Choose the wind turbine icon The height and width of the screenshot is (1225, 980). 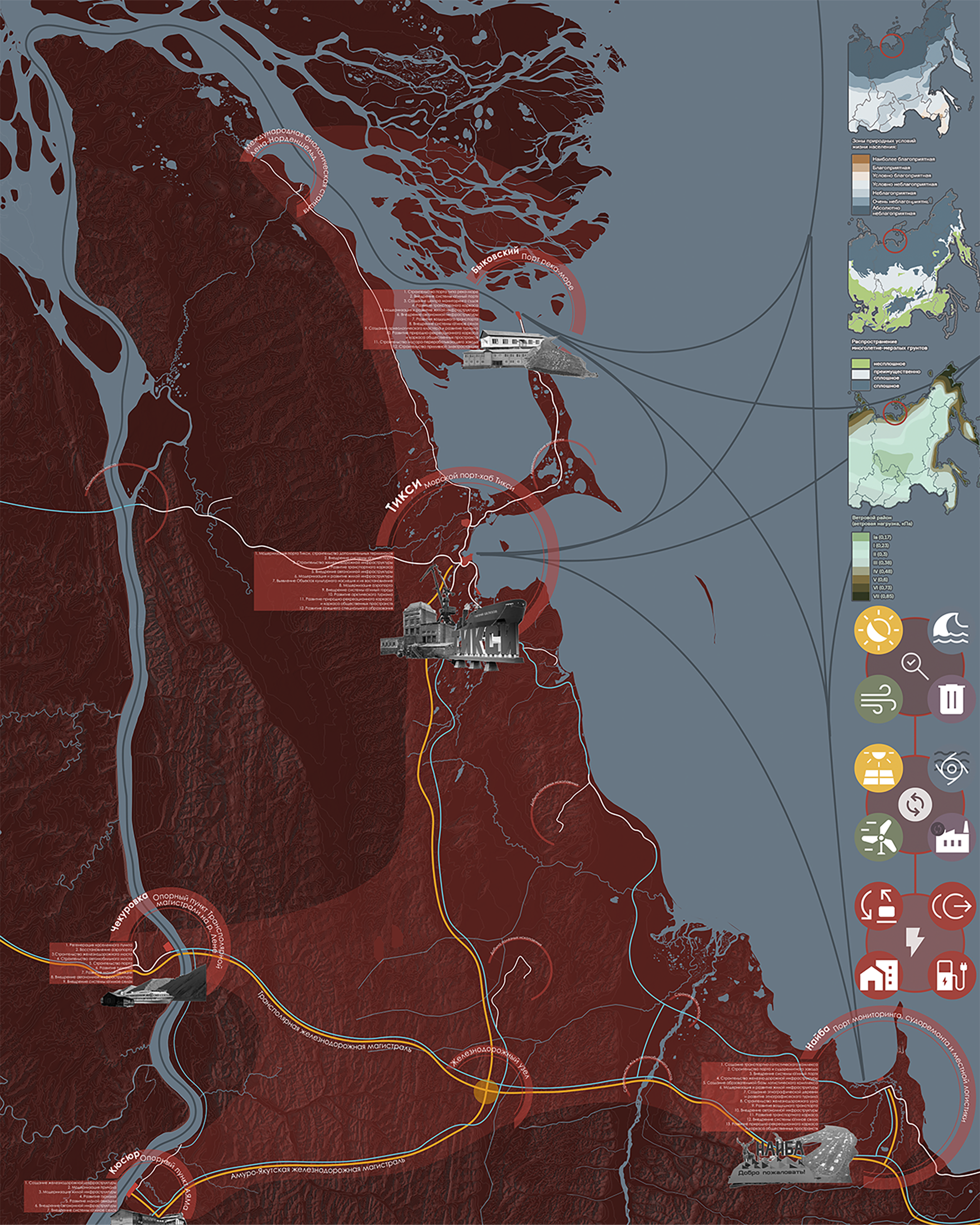click(x=878, y=837)
